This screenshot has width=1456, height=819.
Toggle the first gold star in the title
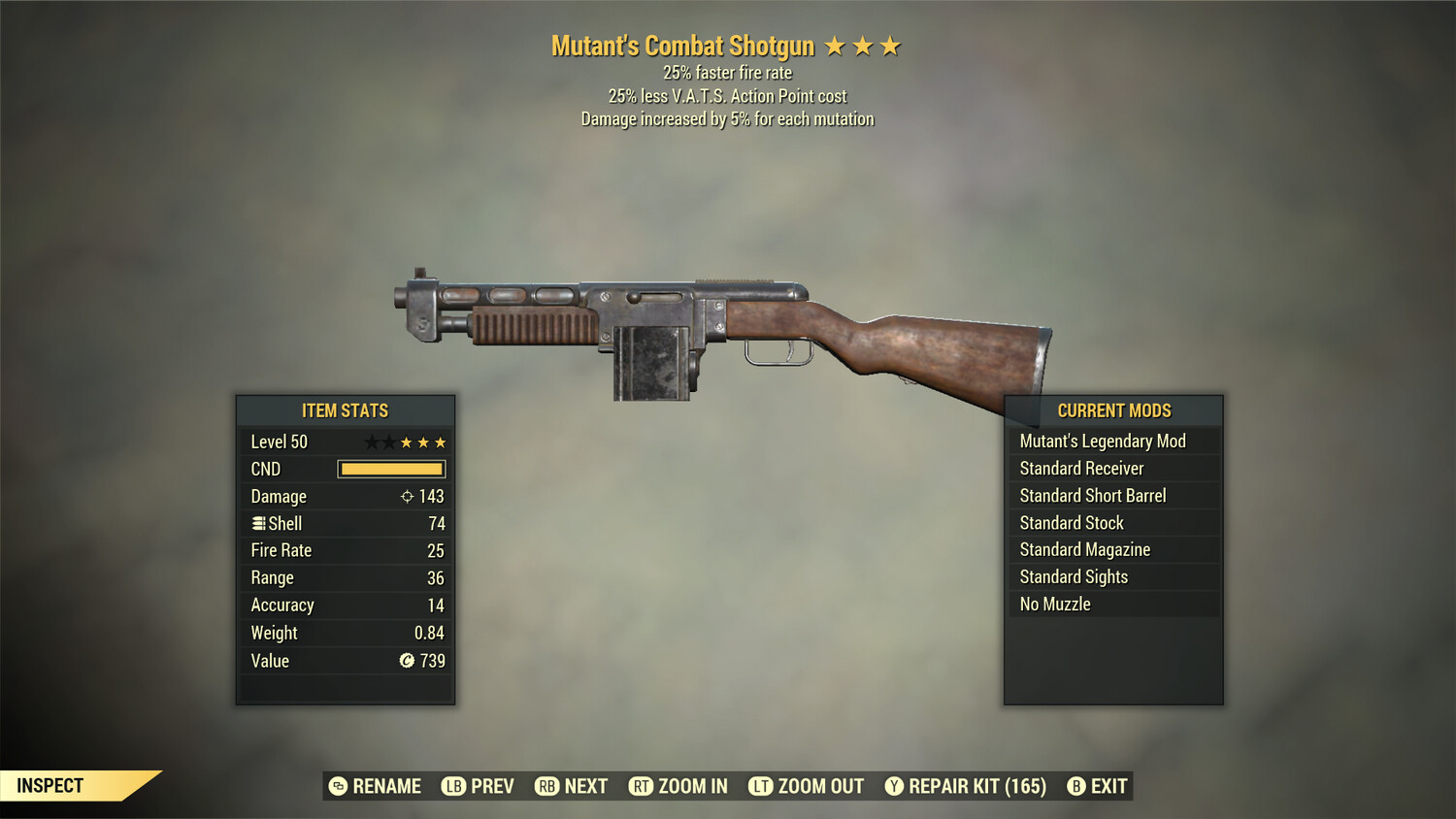pos(835,45)
